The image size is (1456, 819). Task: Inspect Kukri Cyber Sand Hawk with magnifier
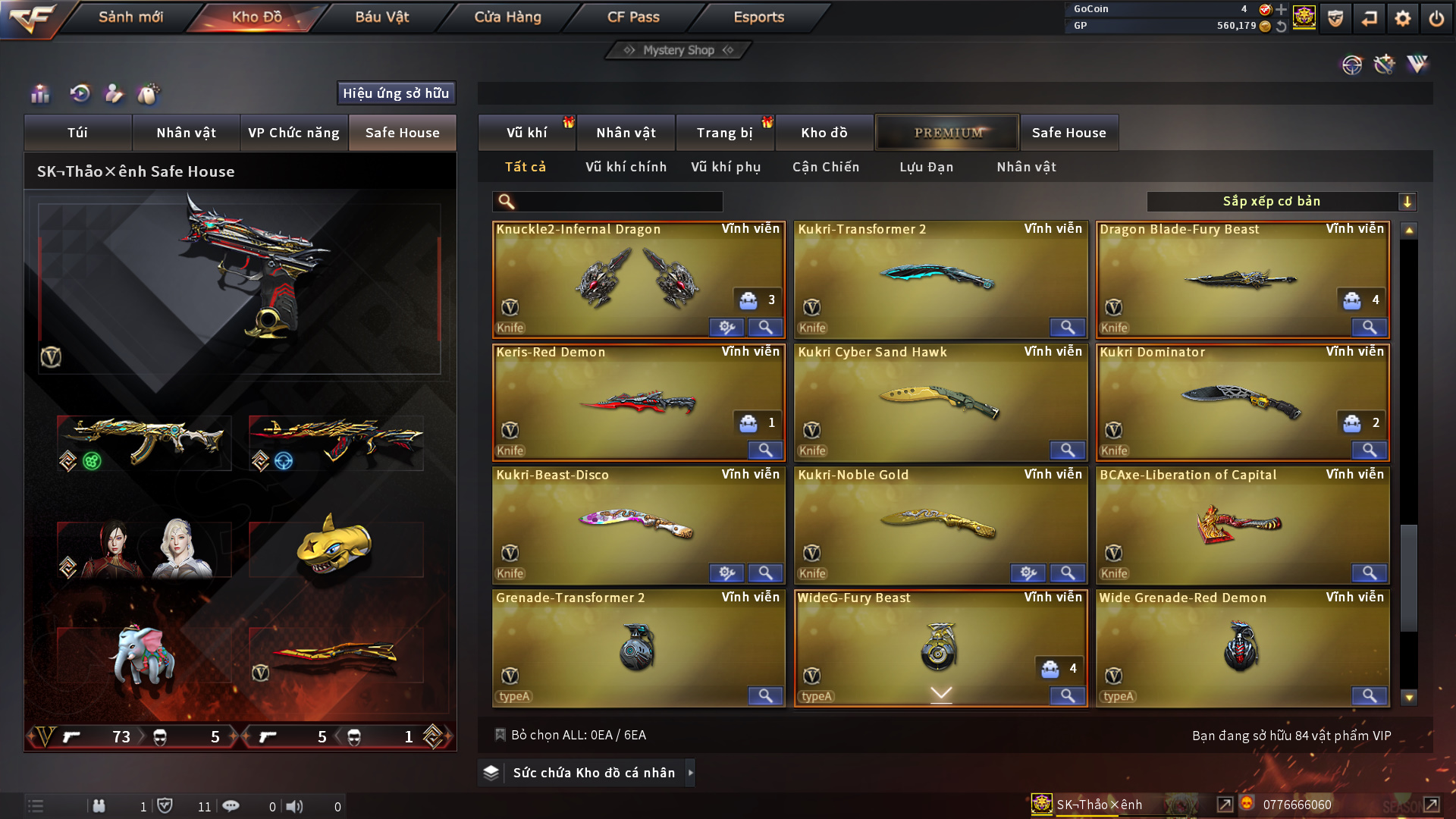pyautogui.click(x=1067, y=450)
